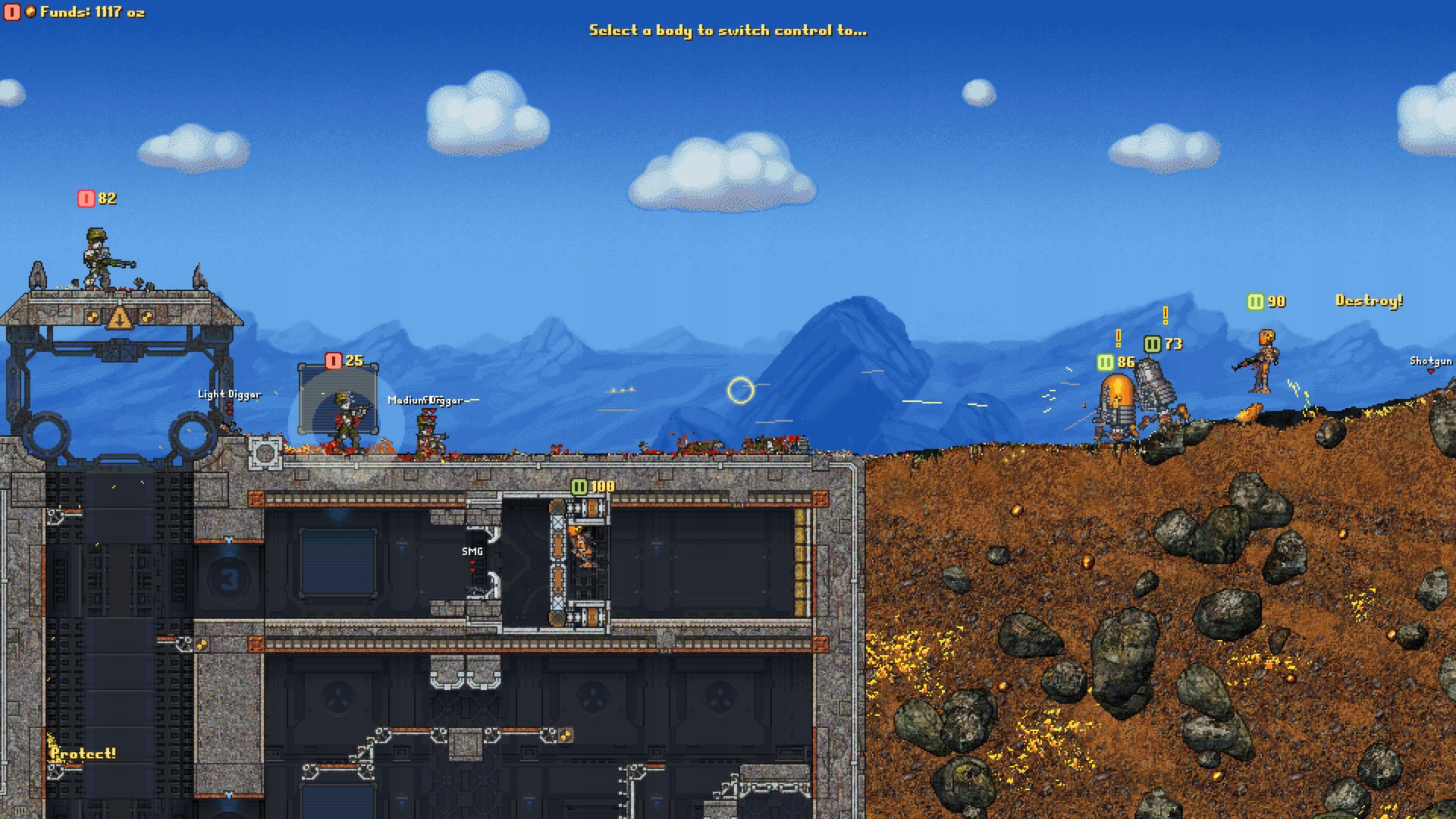Click the Destroy objective label
The height and width of the screenshot is (819, 1456).
[1369, 301]
